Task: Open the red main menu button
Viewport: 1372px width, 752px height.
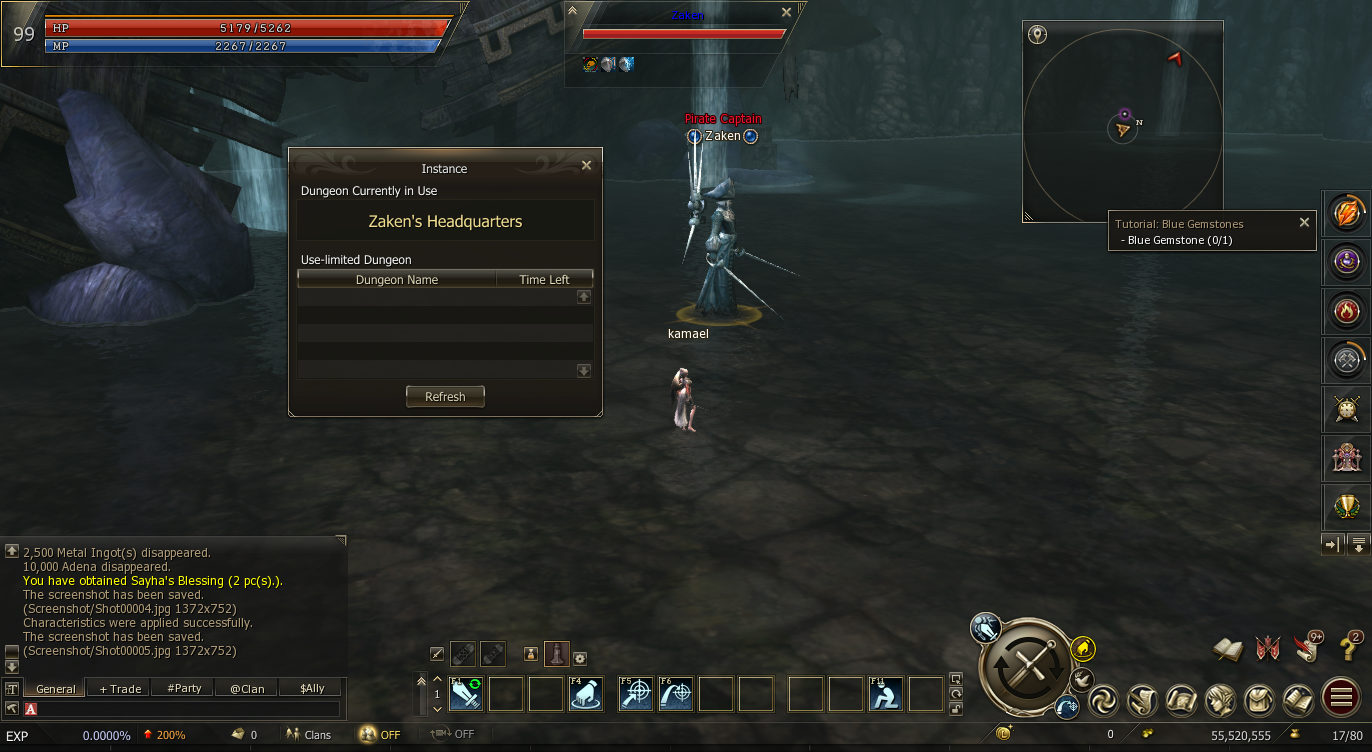Action: coord(1339,699)
